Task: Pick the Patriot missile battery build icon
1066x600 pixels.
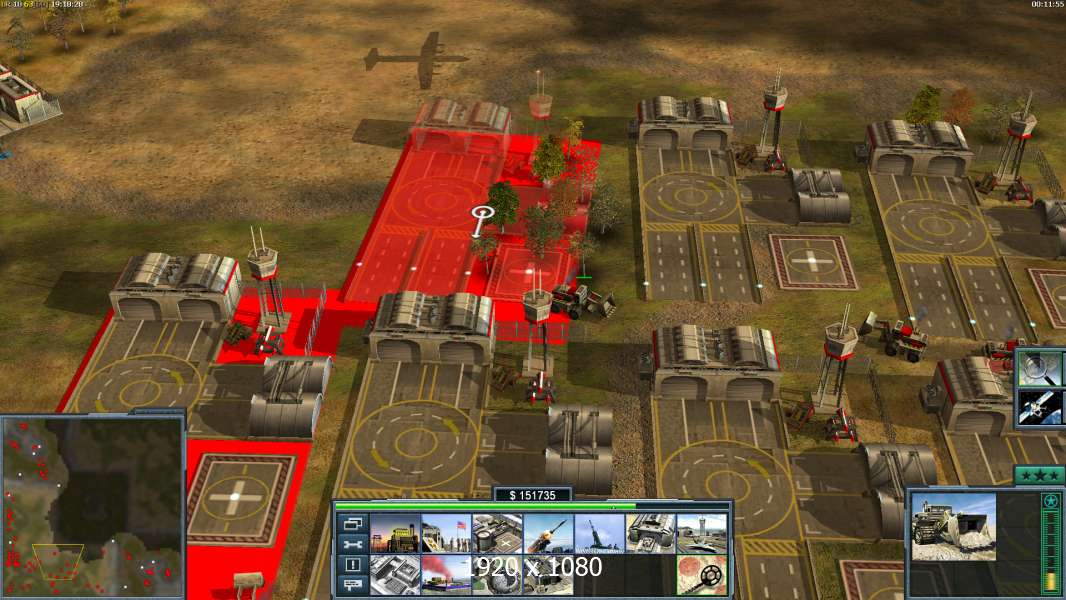Action: [x=548, y=534]
